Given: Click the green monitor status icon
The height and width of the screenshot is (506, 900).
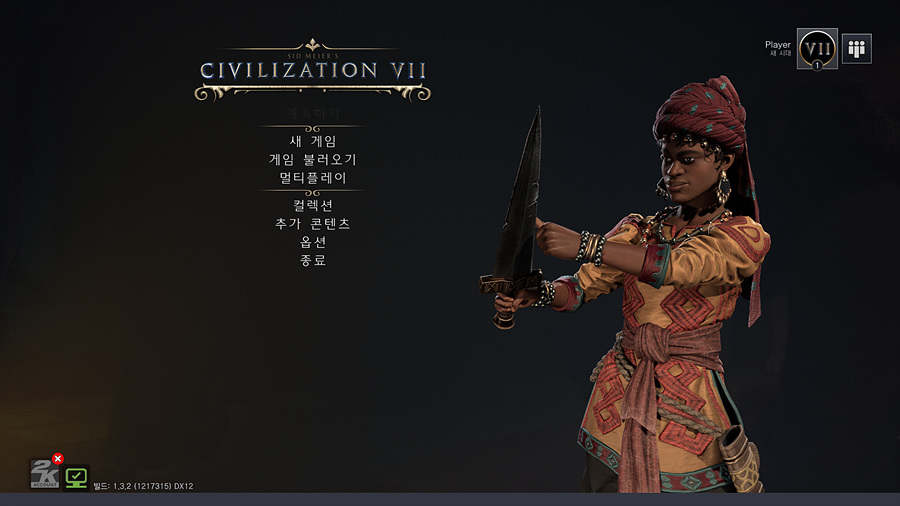Looking at the screenshot, I should 76,477.
